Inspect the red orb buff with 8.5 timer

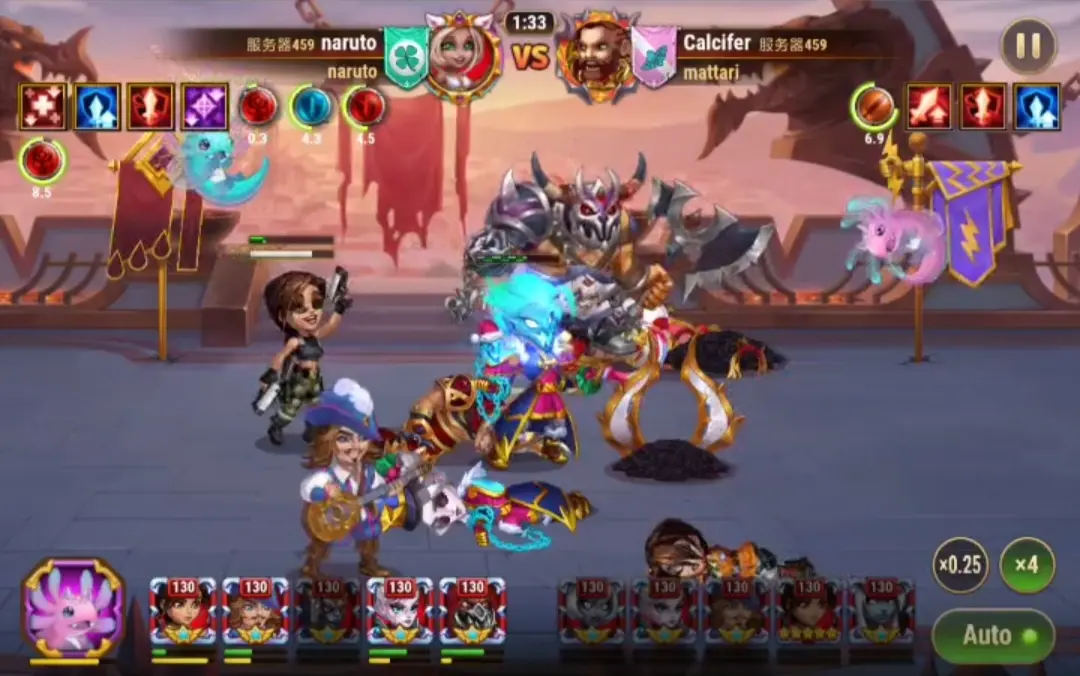(42, 160)
